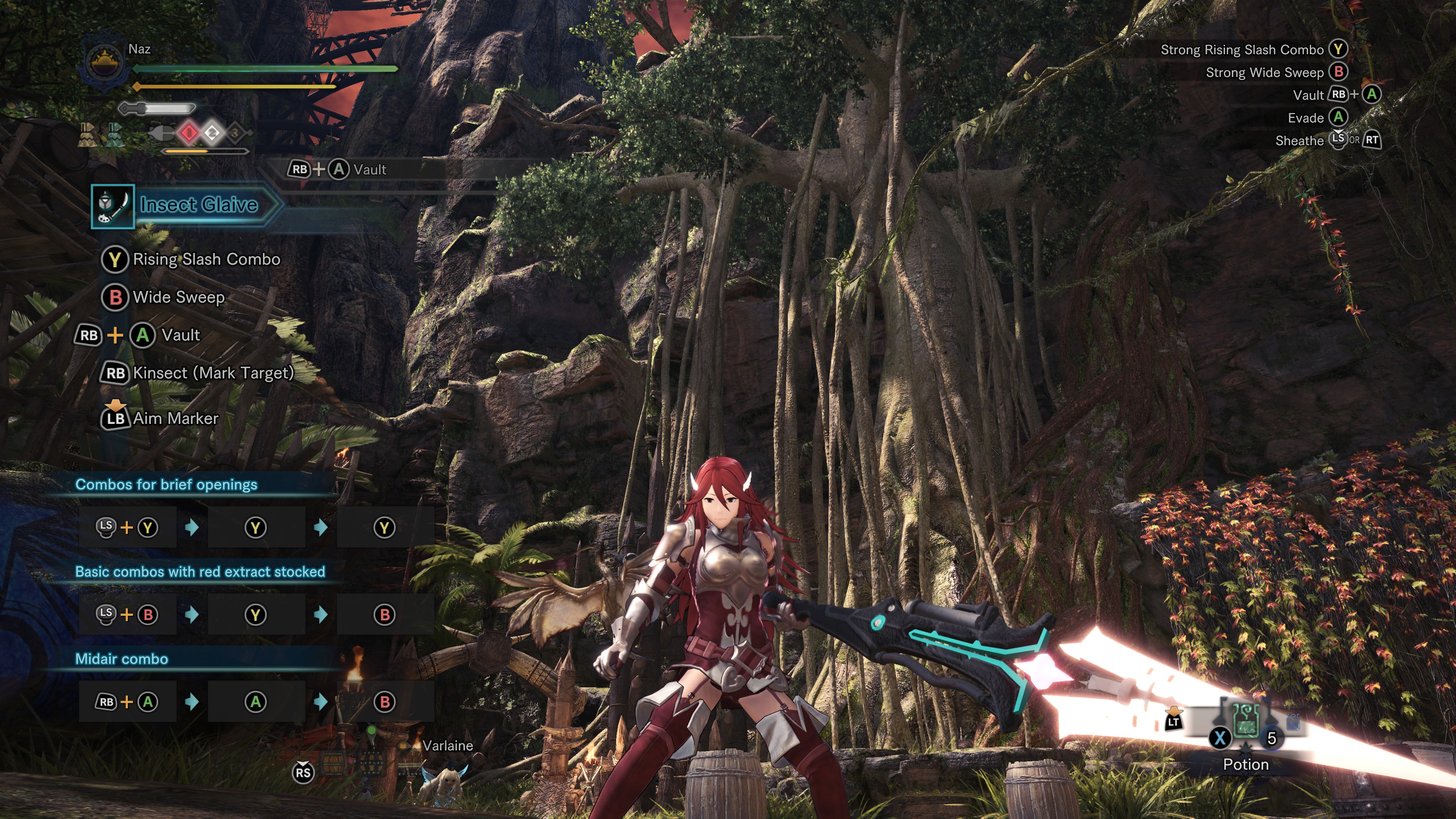This screenshot has width=1456, height=819.
Task: Select the white kinsect extract diamond
Action: coord(212,133)
